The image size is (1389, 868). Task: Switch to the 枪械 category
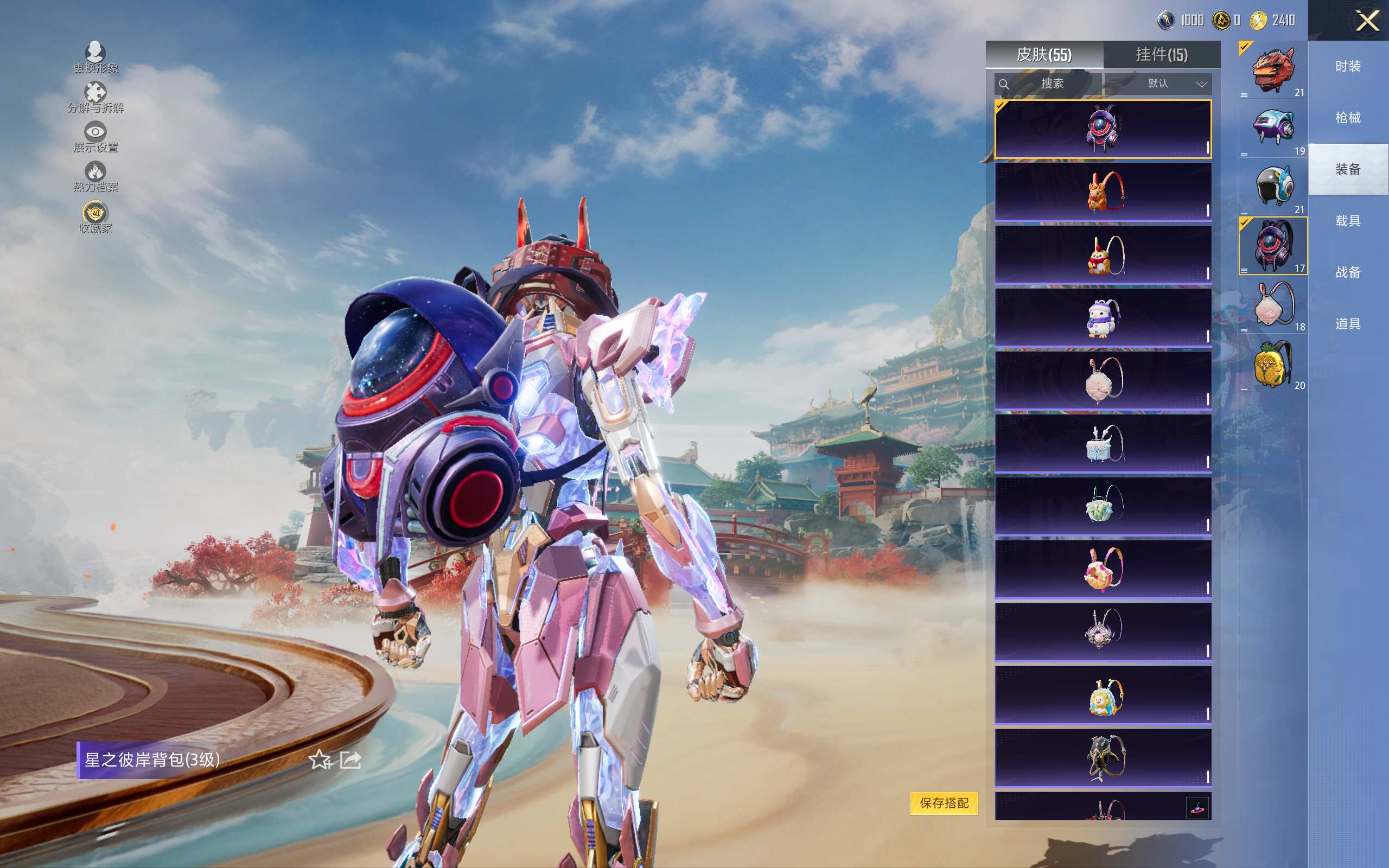click(x=1348, y=118)
